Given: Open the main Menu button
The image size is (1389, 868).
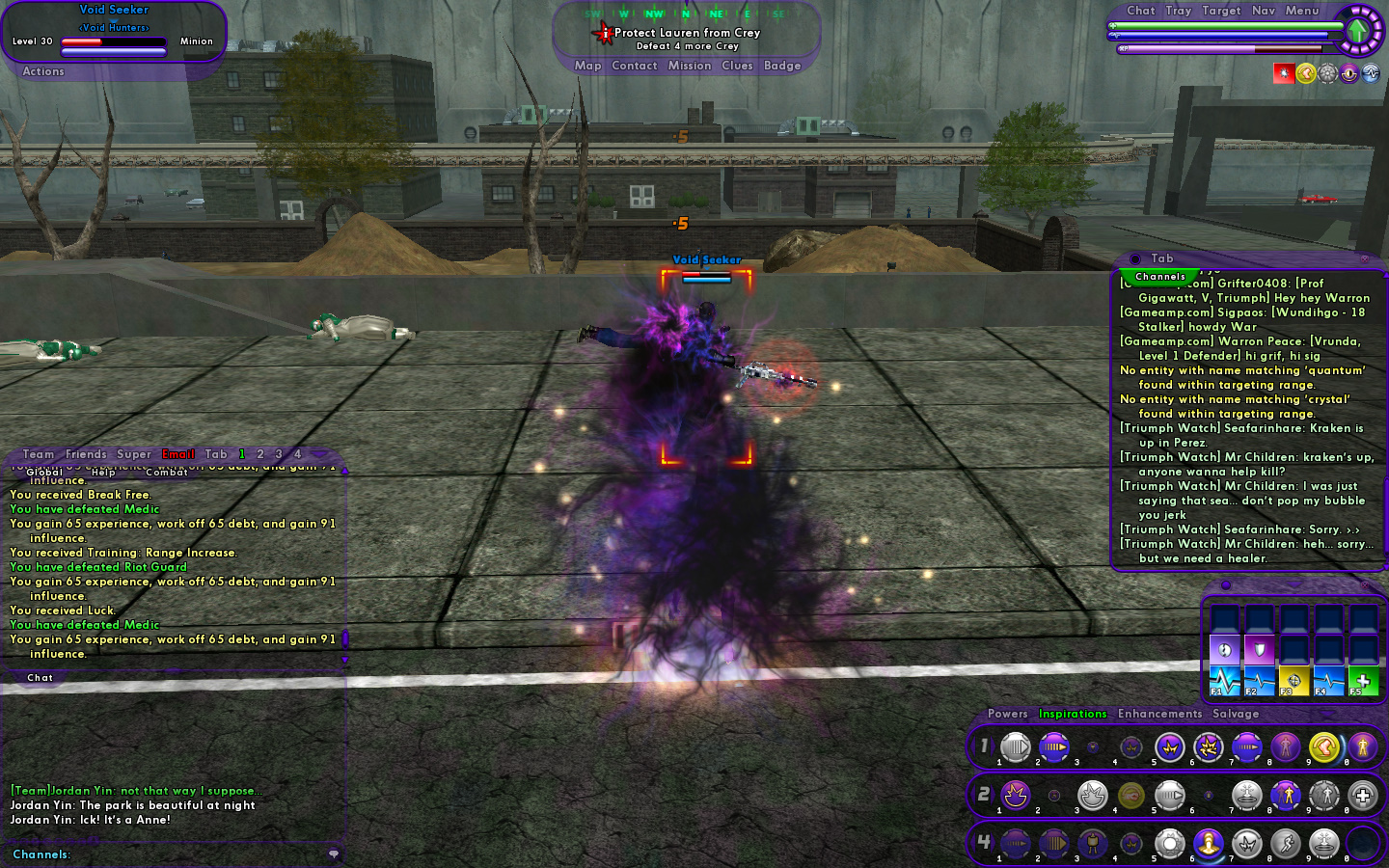Looking at the screenshot, I should [x=1301, y=11].
